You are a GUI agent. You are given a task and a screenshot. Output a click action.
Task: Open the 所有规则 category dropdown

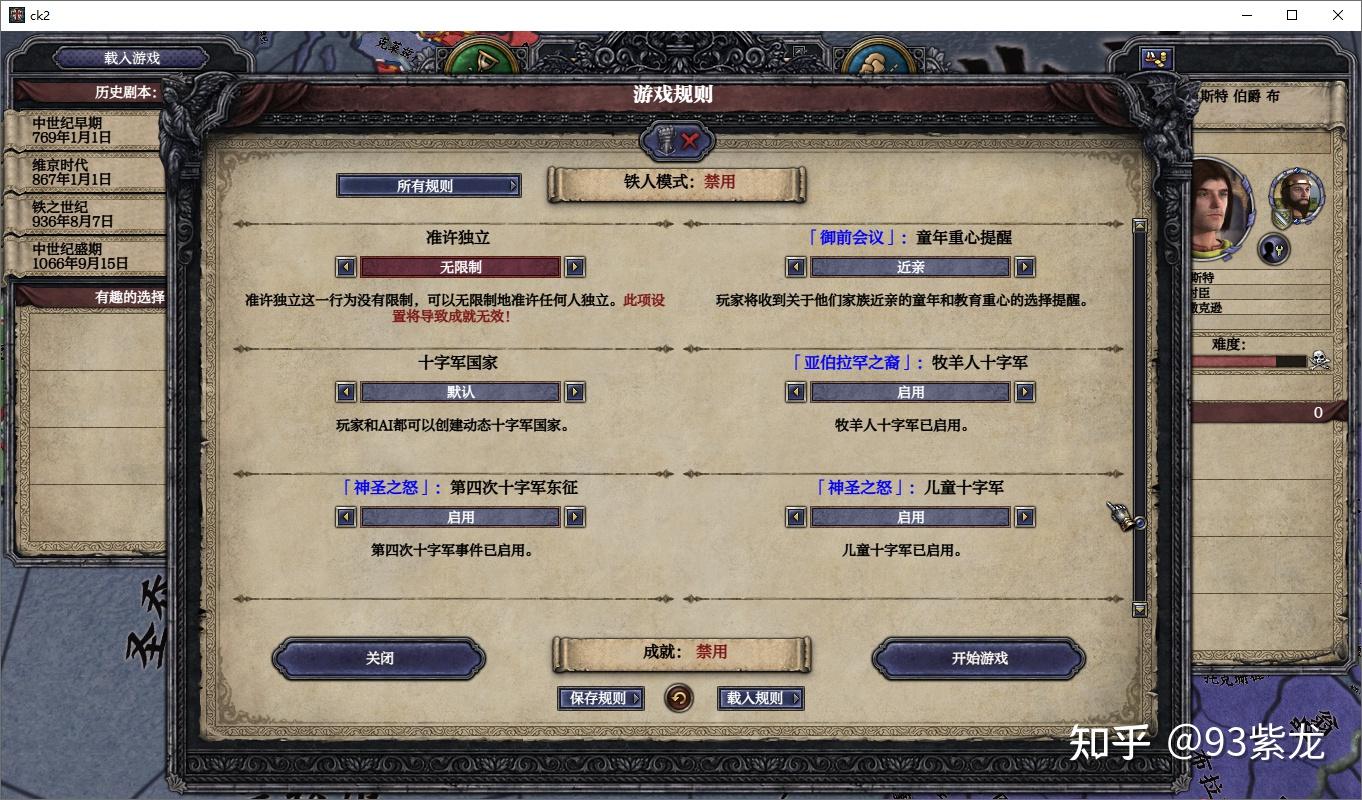[x=428, y=185]
